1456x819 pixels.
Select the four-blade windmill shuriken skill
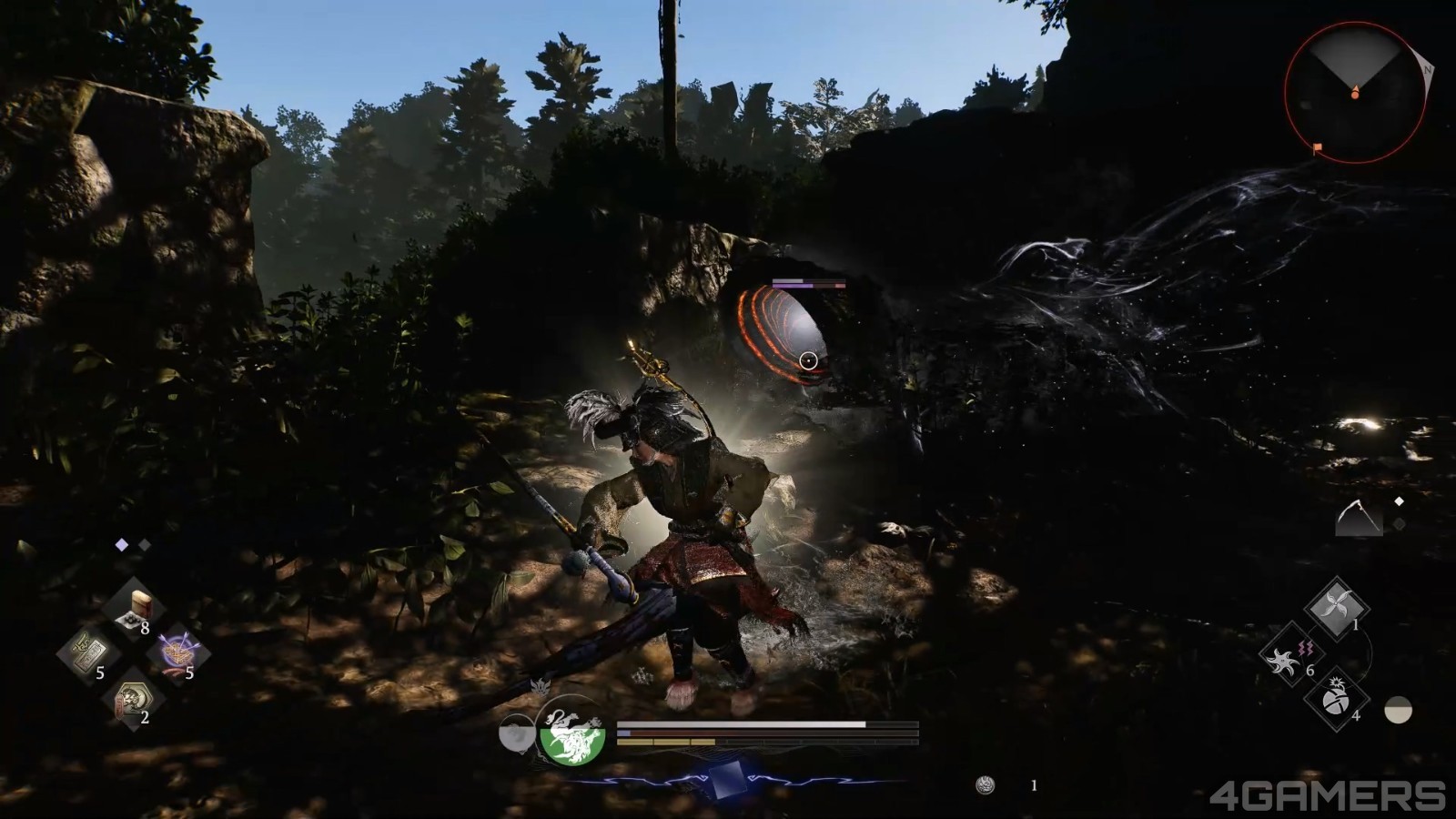pyautogui.click(x=1337, y=602)
